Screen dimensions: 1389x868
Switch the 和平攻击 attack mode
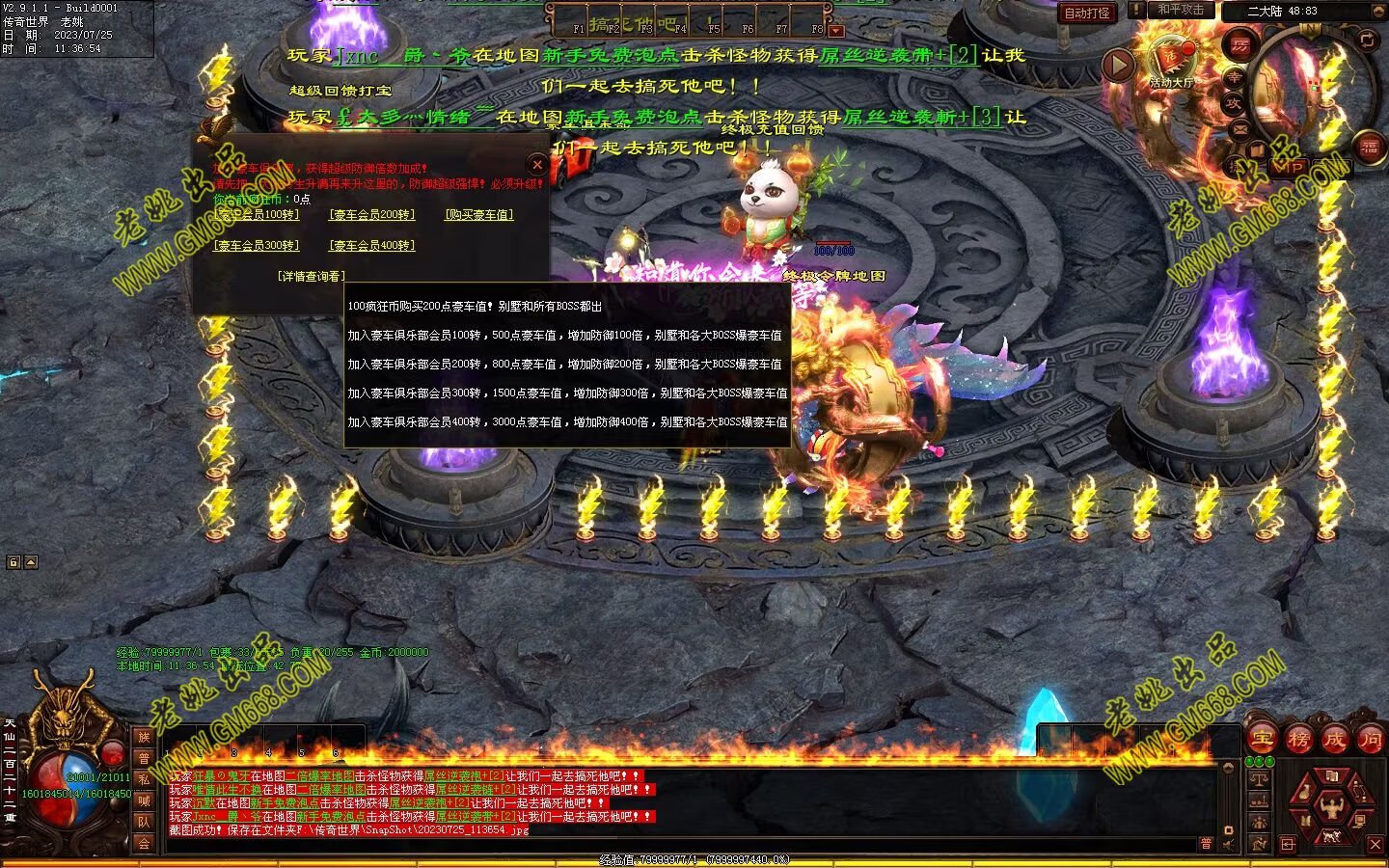1181,10
